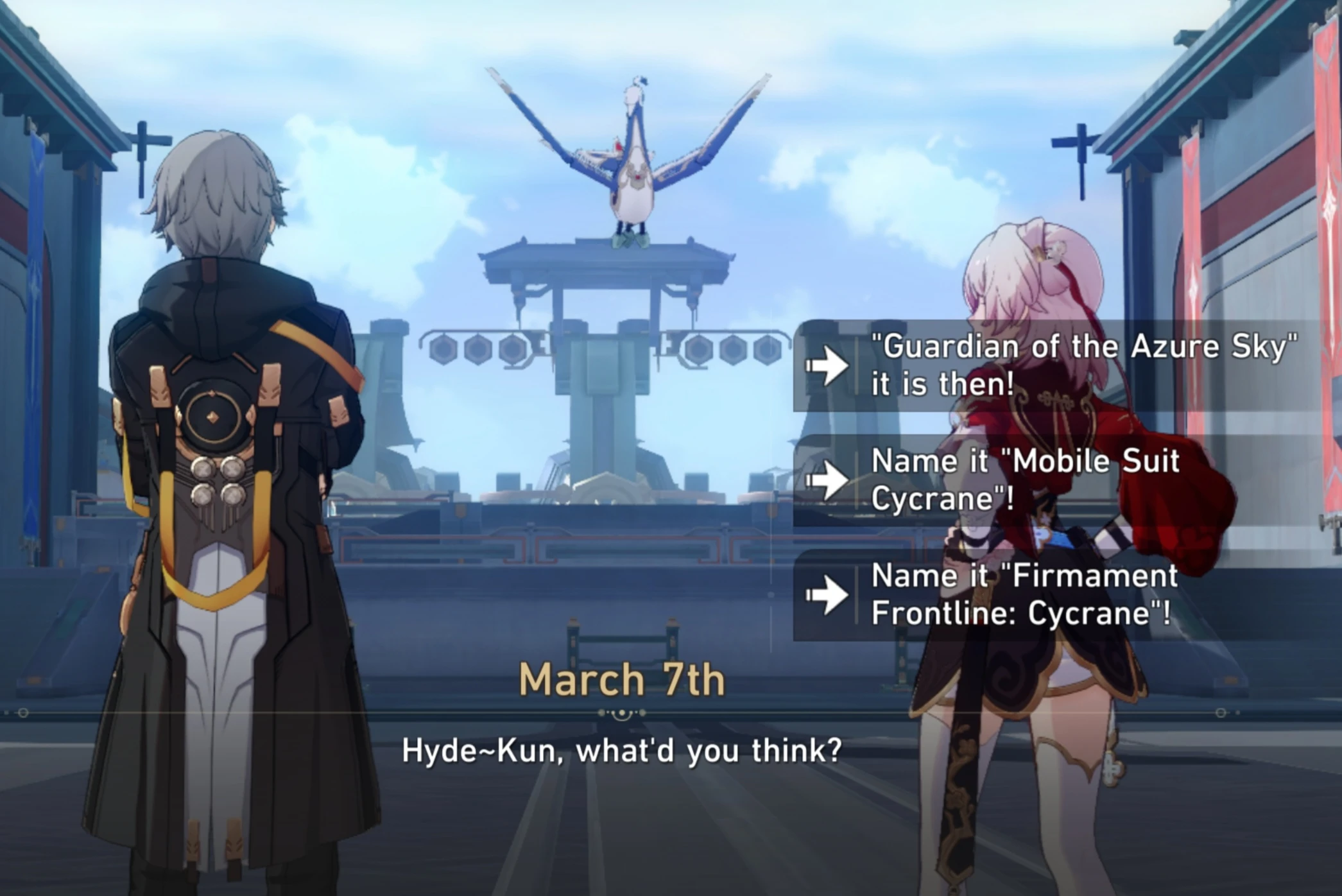Select the arrow icon for "Guardian of the Azure Sky"

829,365
